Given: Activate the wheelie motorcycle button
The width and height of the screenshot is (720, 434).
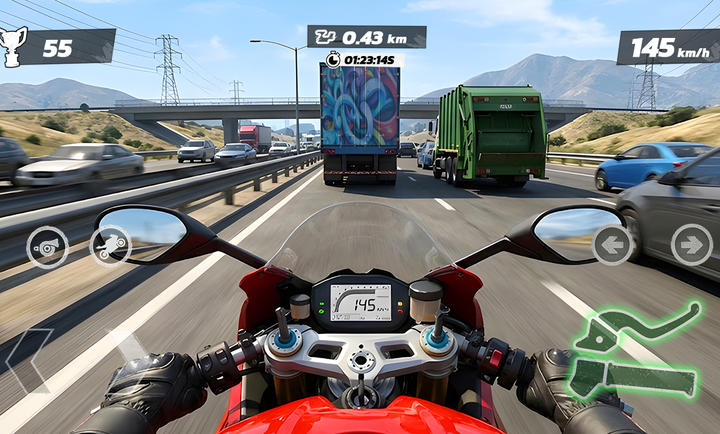Looking at the screenshot, I should [x=111, y=246].
